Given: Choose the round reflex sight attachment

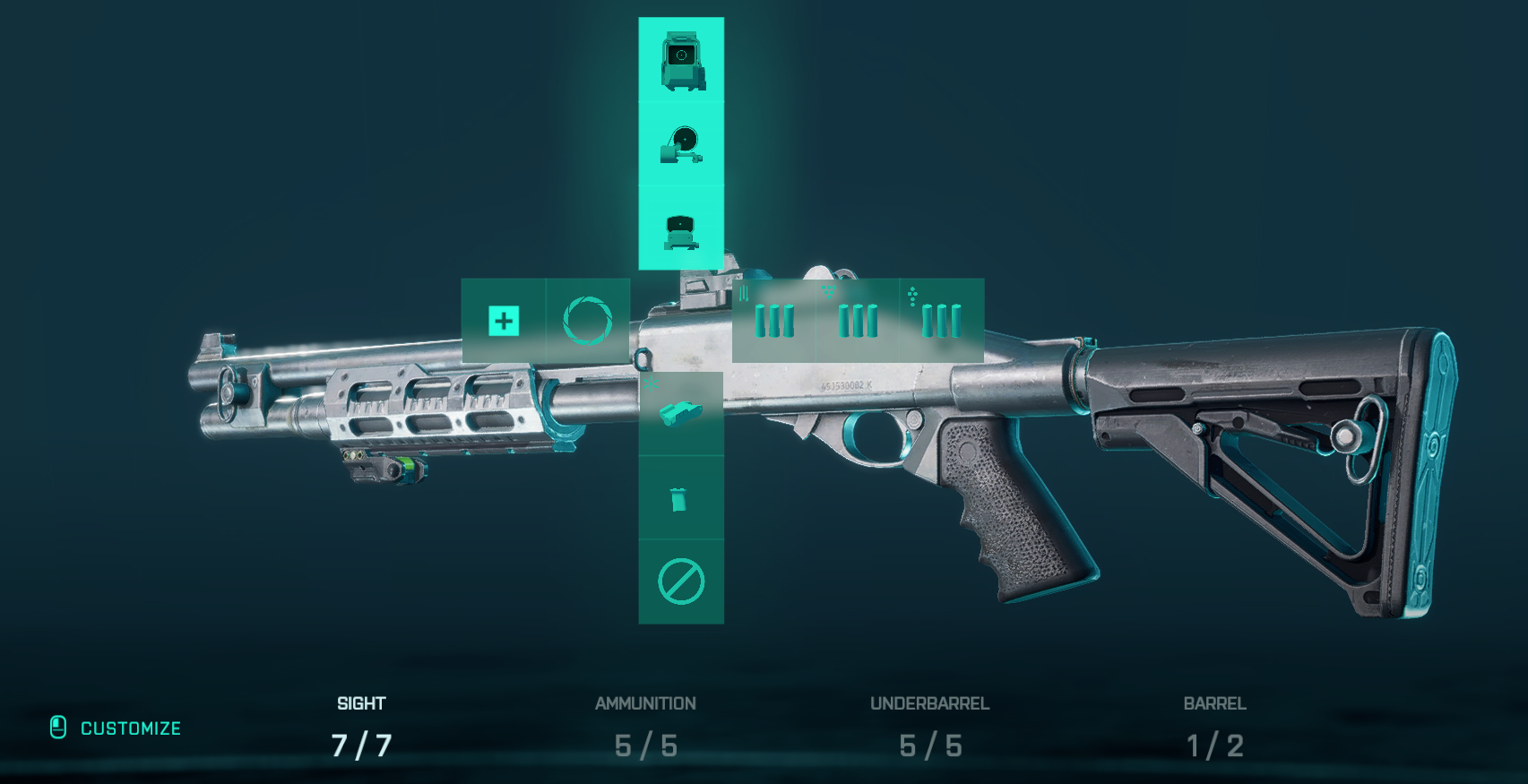Looking at the screenshot, I should [681, 144].
